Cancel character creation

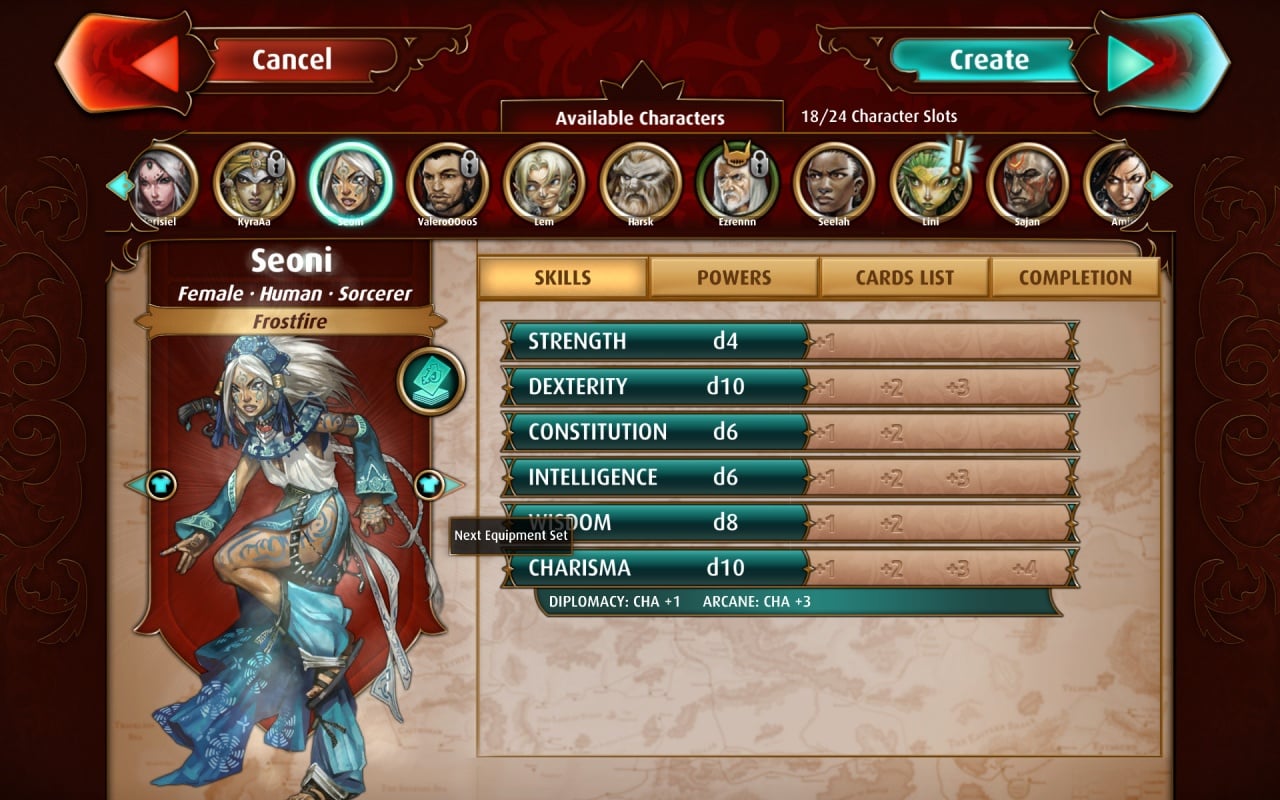tap(290, 60)
